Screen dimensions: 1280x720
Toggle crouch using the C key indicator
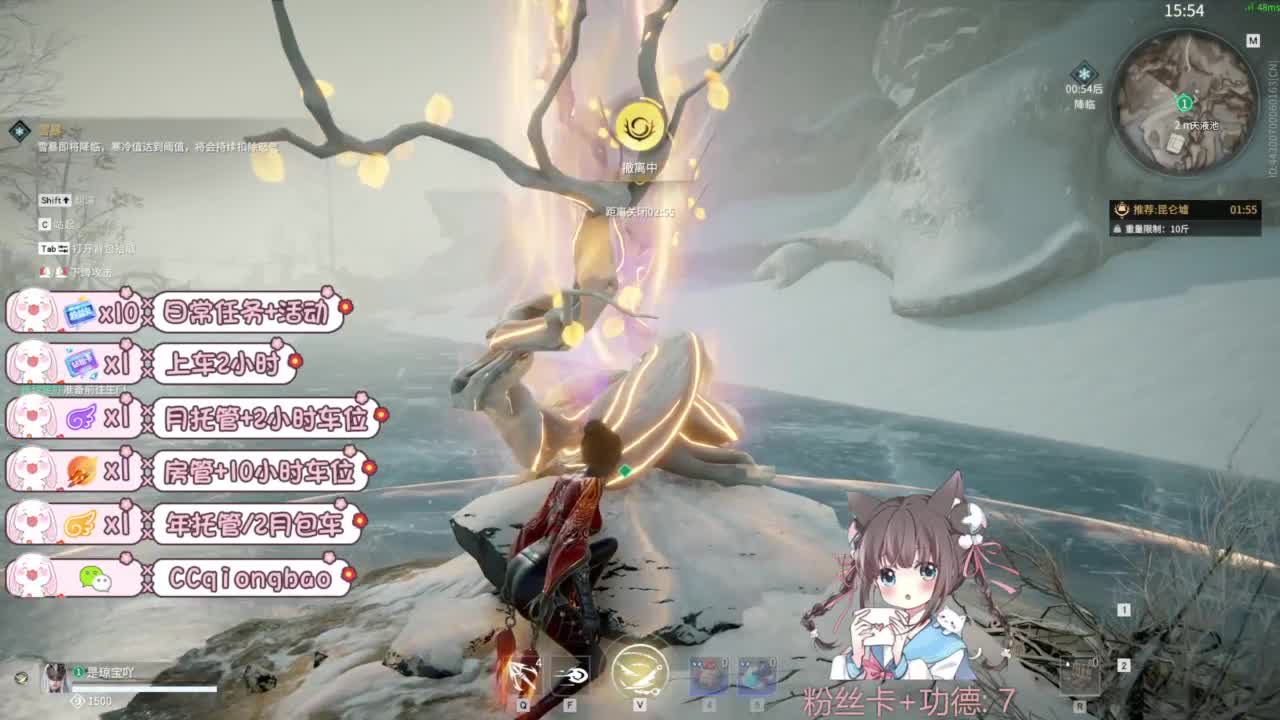point(44,224)
